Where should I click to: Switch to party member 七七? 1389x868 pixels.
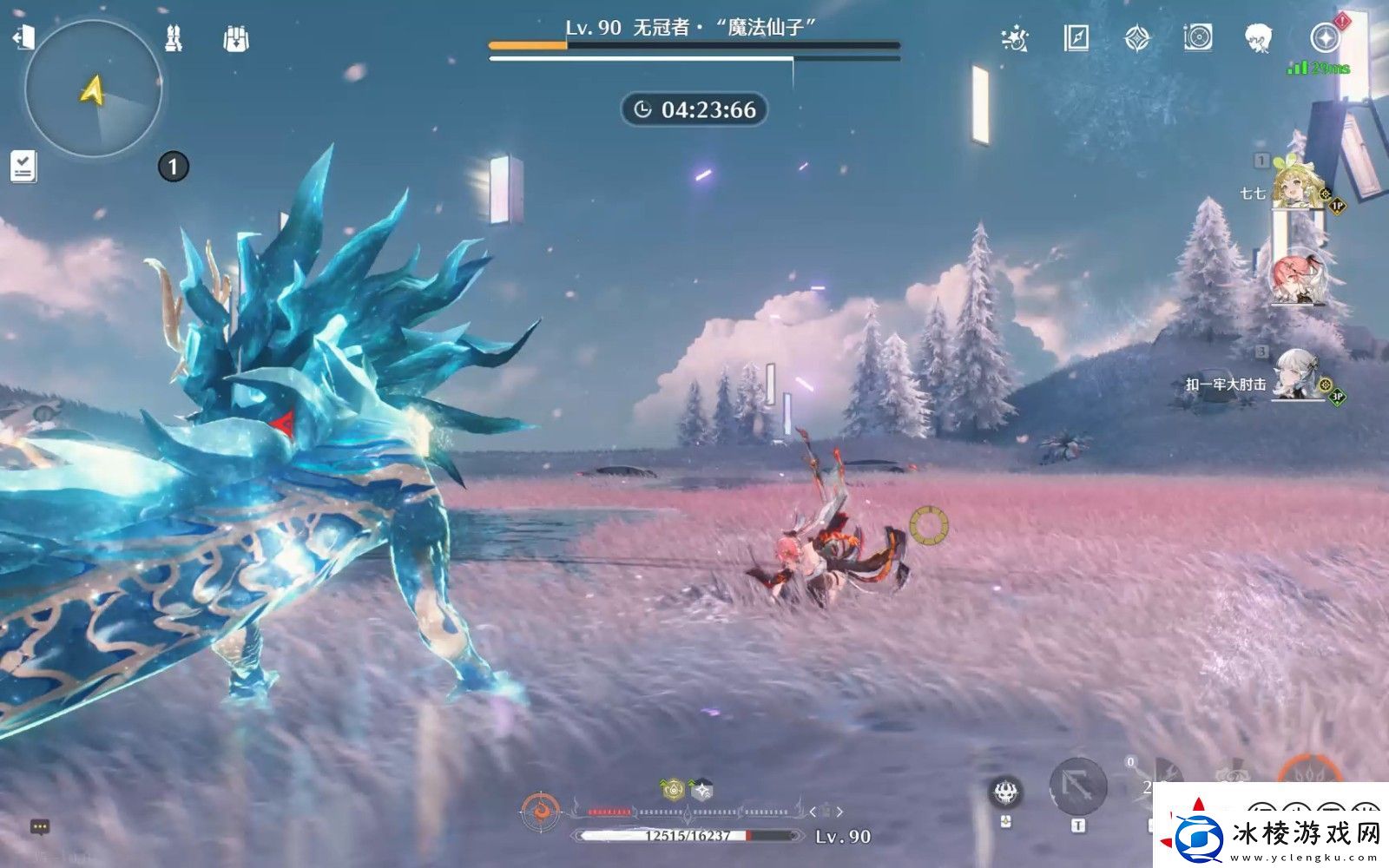point(1296,185)
